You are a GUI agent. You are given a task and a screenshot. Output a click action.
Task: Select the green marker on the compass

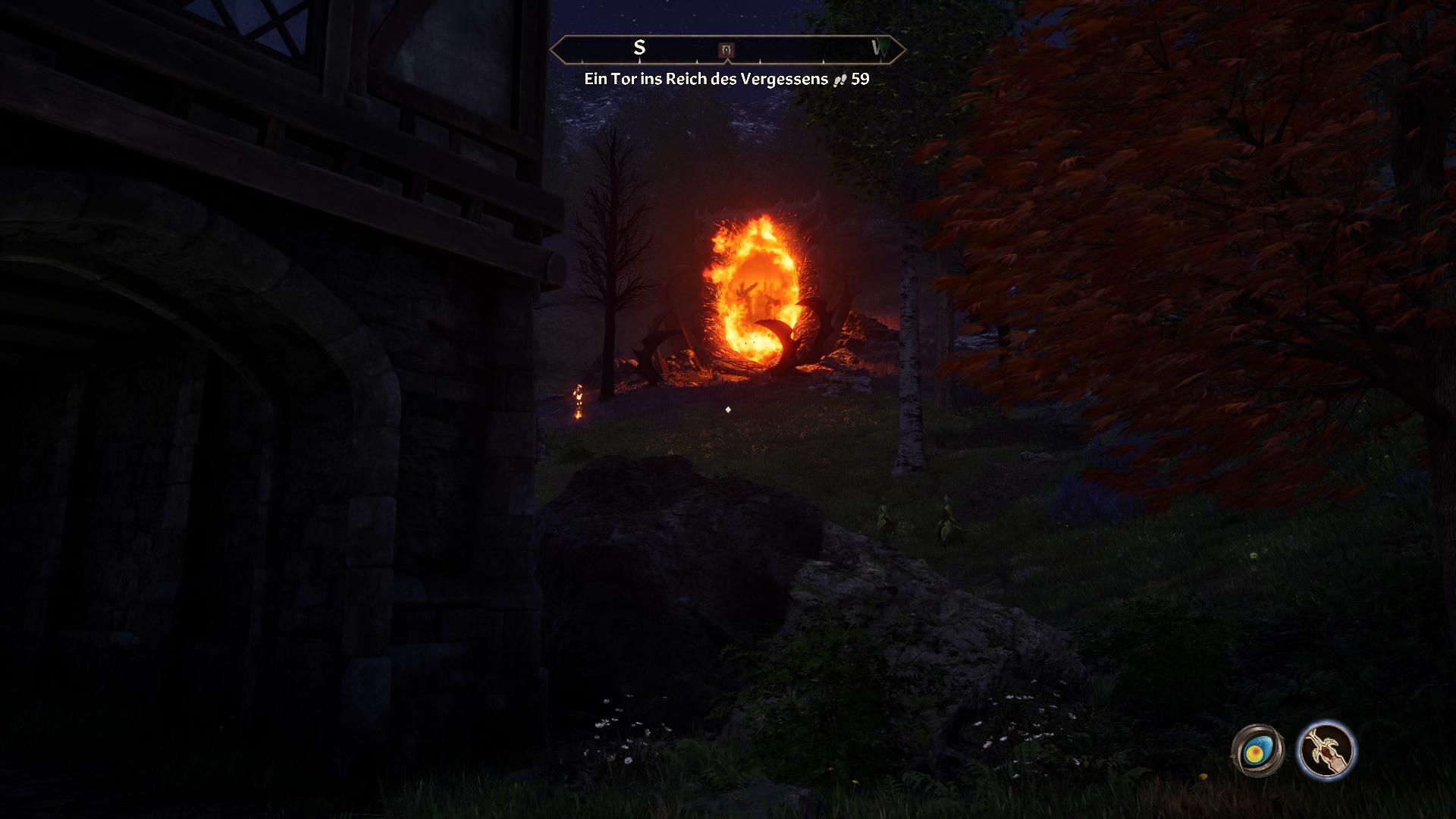(x=879, y=49)
